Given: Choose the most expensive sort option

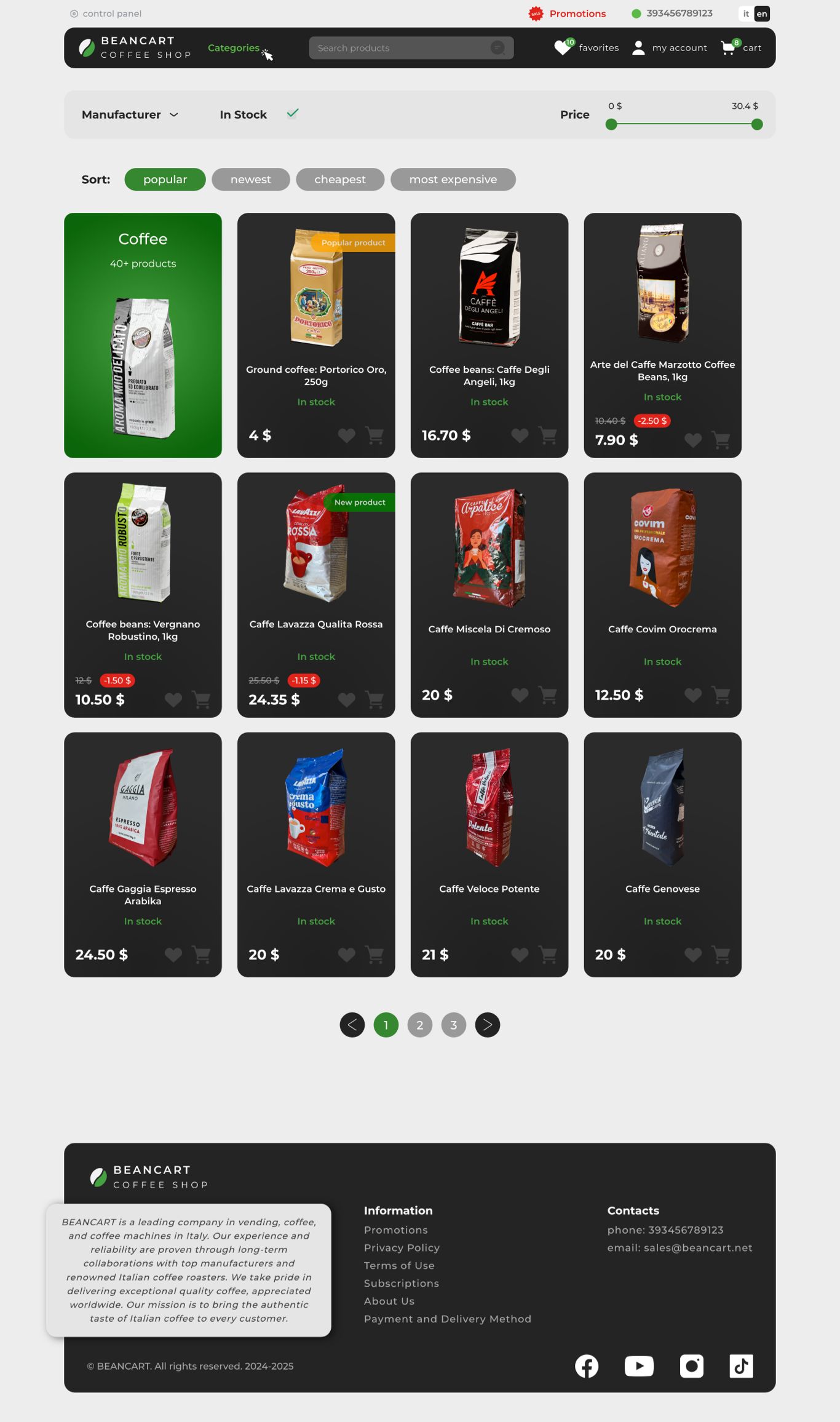Looking at the screenshot, I should click(x=453, y=180).
